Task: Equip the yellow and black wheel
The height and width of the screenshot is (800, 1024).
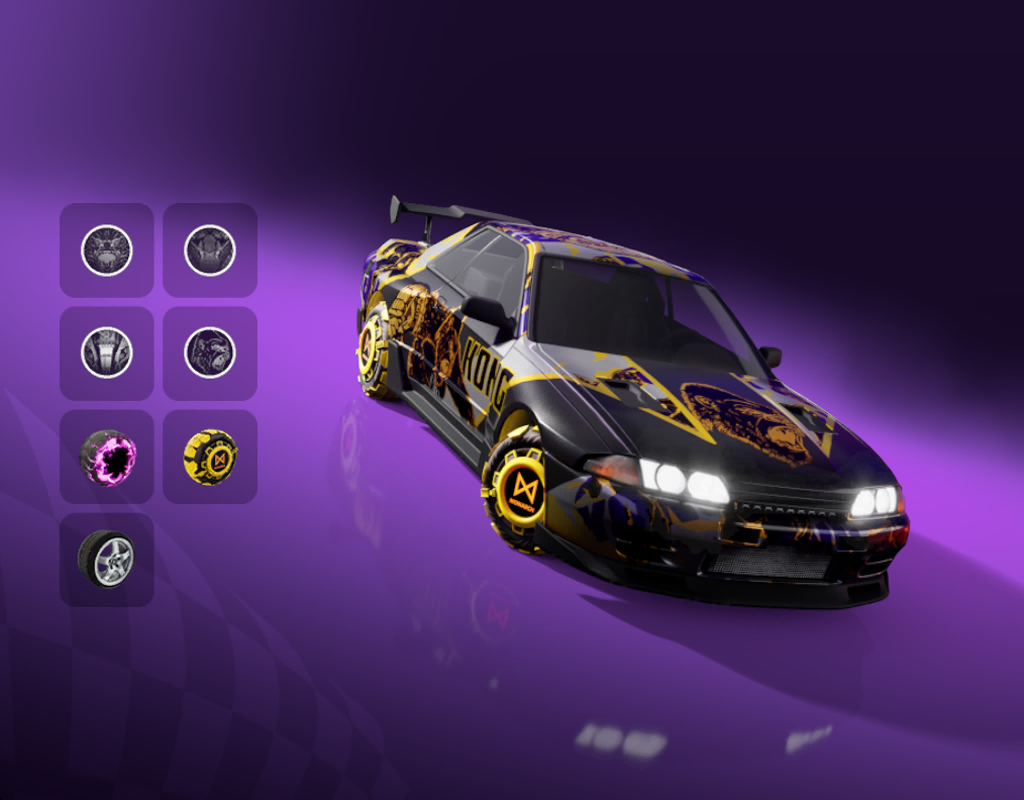Action: [210, 457]
